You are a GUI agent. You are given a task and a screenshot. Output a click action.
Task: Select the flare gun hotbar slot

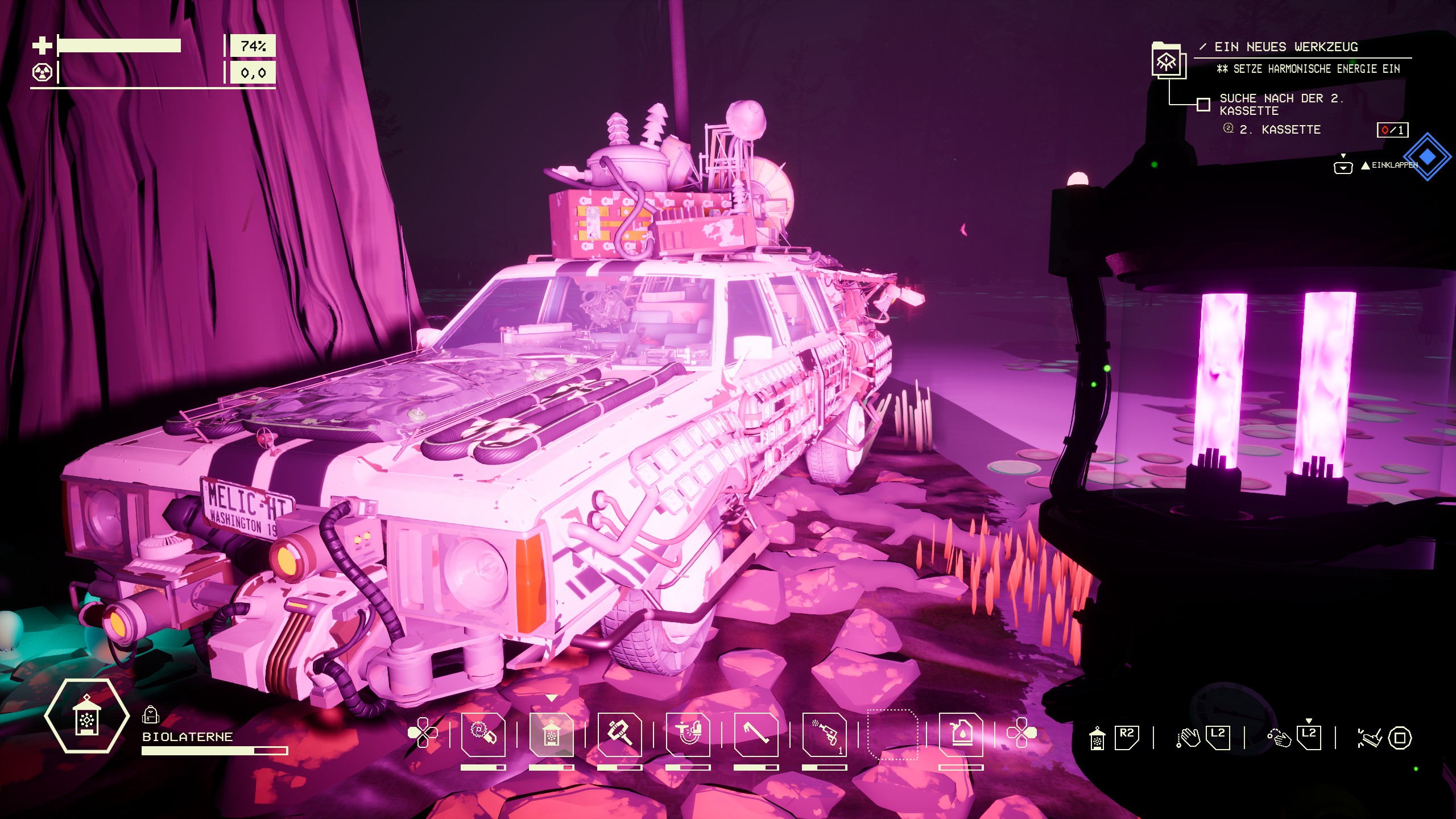pos(824,734)
